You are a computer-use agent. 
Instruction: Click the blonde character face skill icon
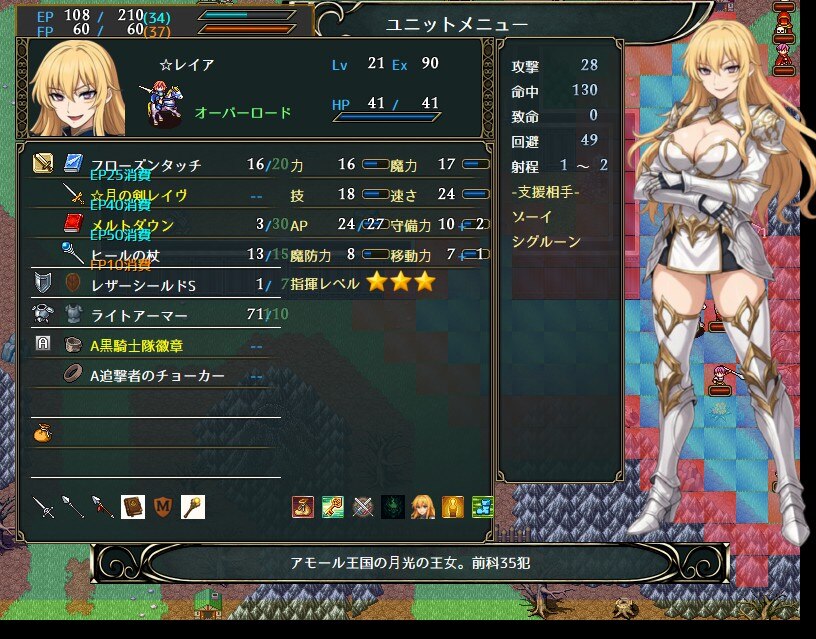click(x=423, y=507)
